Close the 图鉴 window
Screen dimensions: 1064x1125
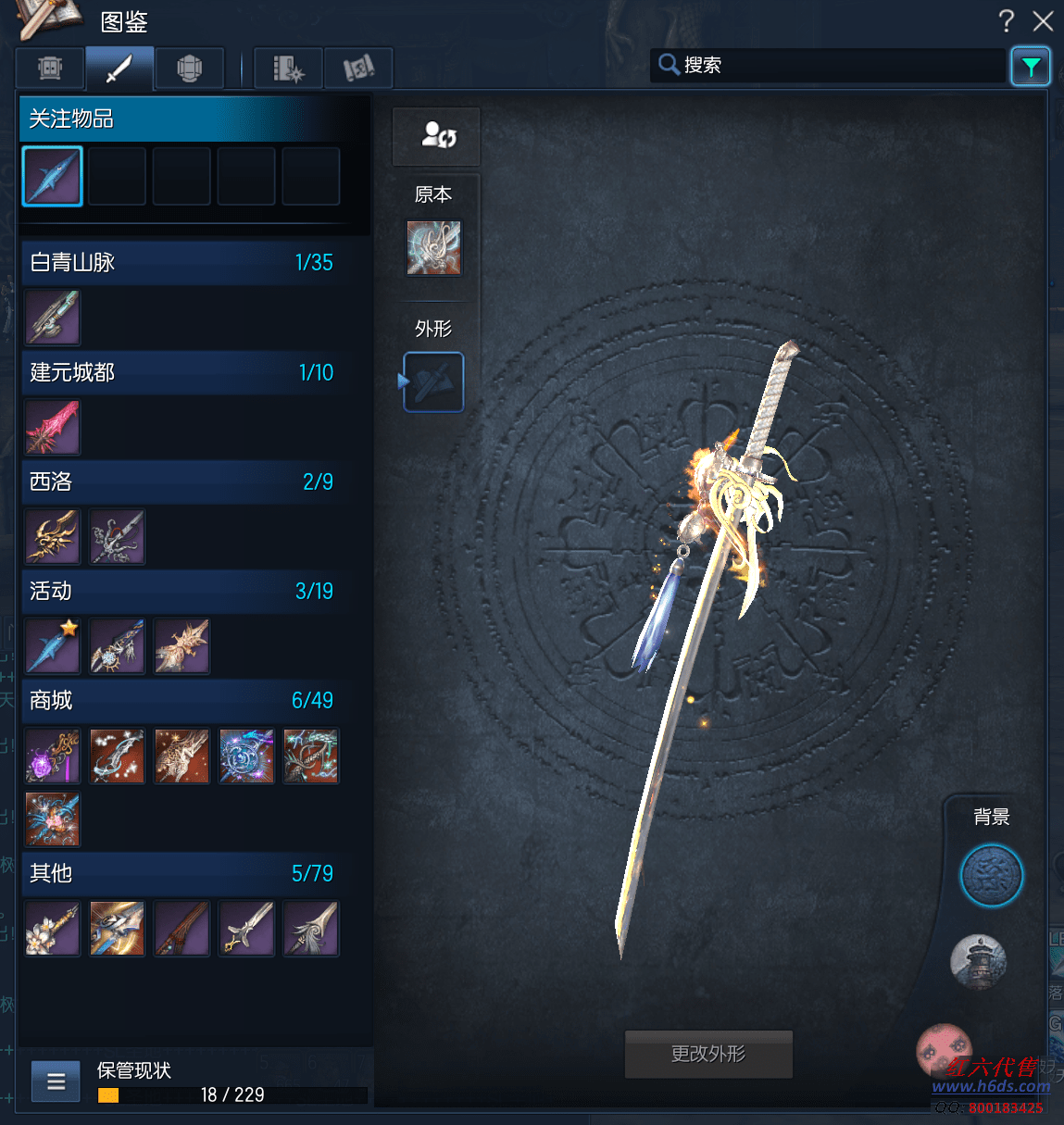(x=1043, y=20)
